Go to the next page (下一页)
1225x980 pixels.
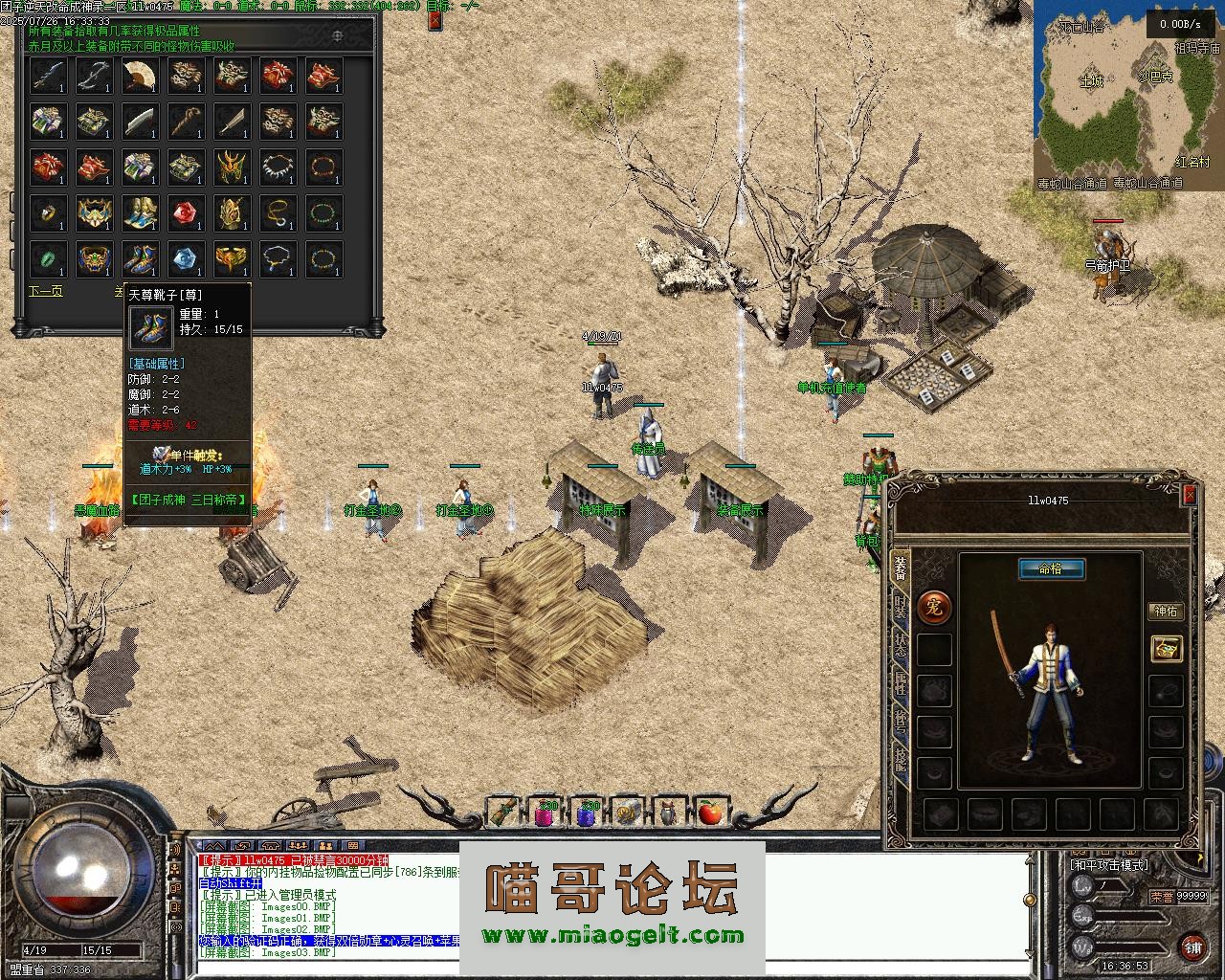tap(45, 291)
